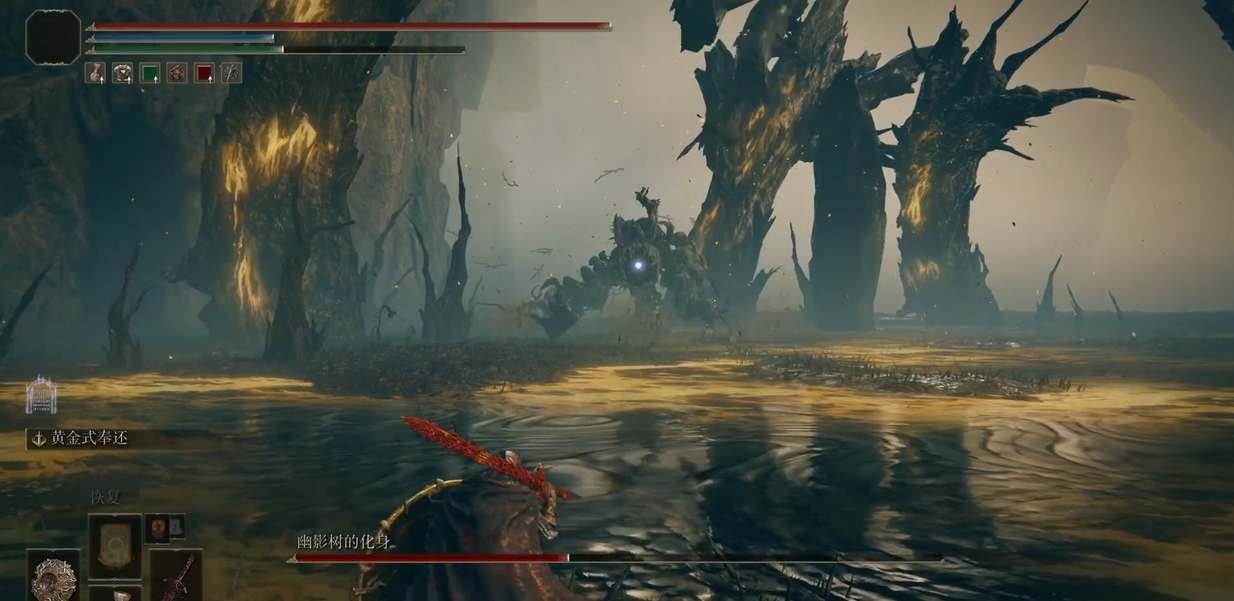Select the green square status icon
Viewport: 1234px width, 601px height.
point(150,72)
